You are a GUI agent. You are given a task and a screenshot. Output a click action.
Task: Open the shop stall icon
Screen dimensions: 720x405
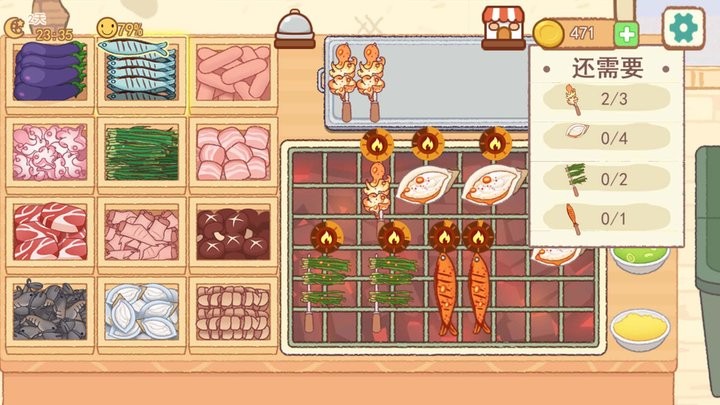coord(503,27)
